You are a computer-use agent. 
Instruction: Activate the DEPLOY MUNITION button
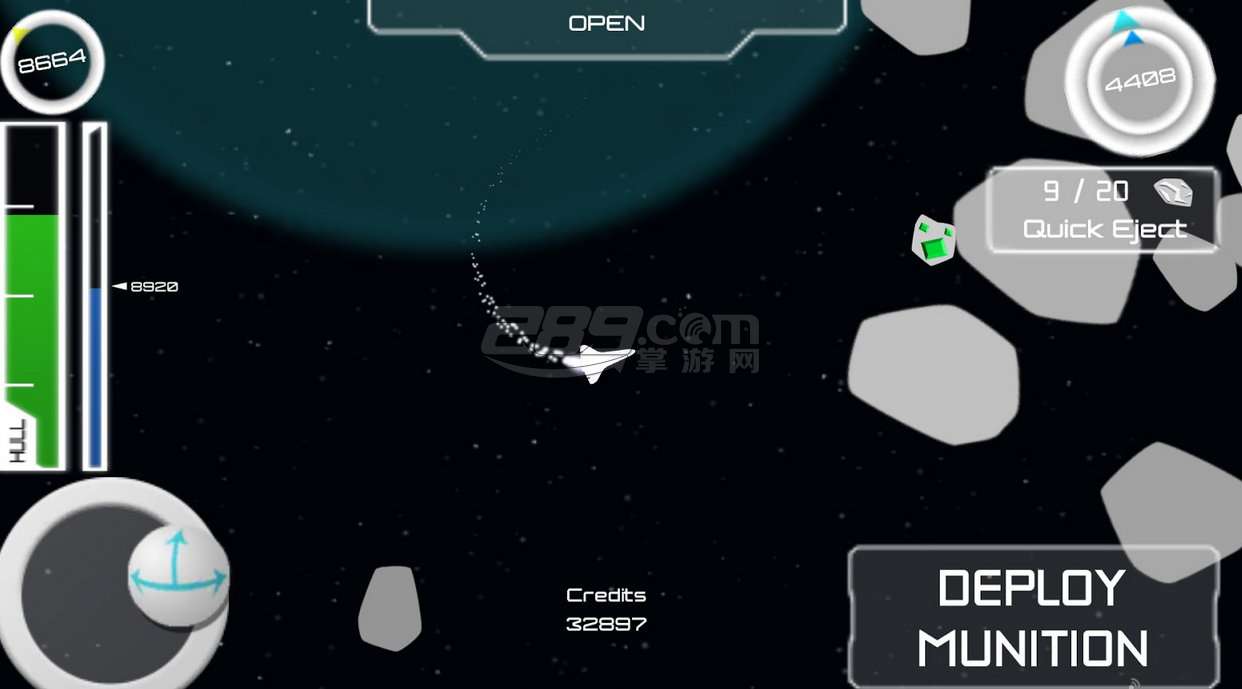tap(1033, 617)
